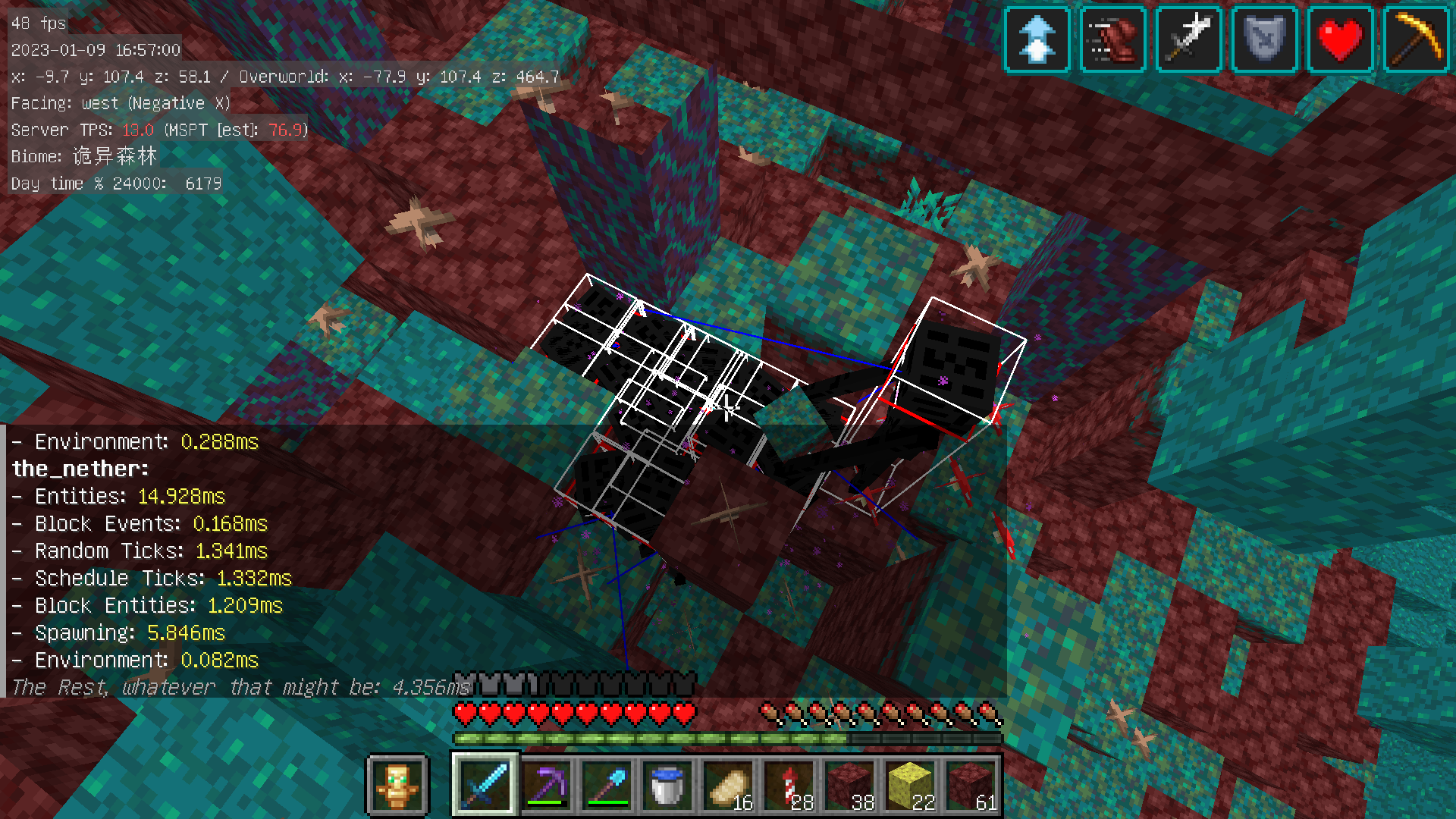Select the firework rocket stack
Viewport: 1456px width, 819px height.
[x=789, y=785]
